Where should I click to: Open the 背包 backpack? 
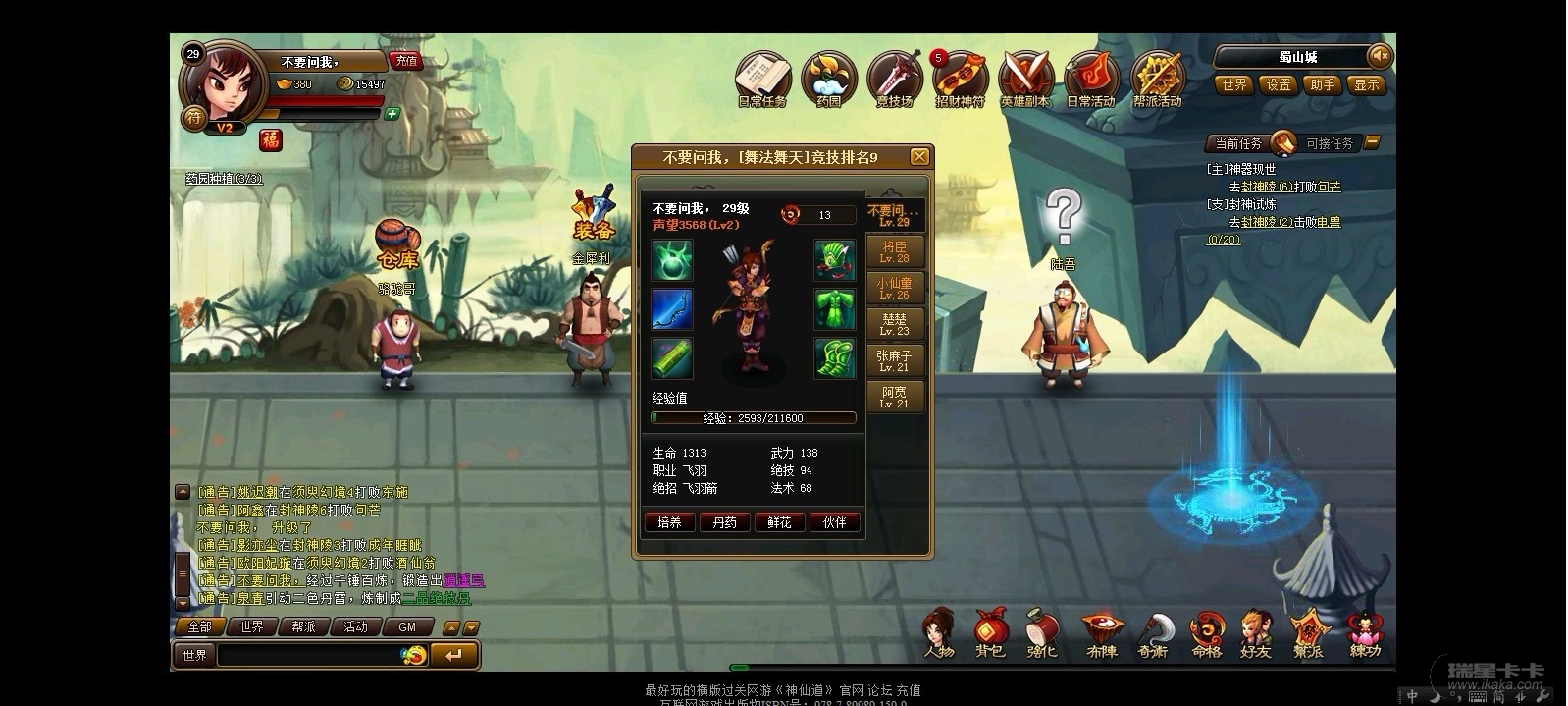[989, 634]
